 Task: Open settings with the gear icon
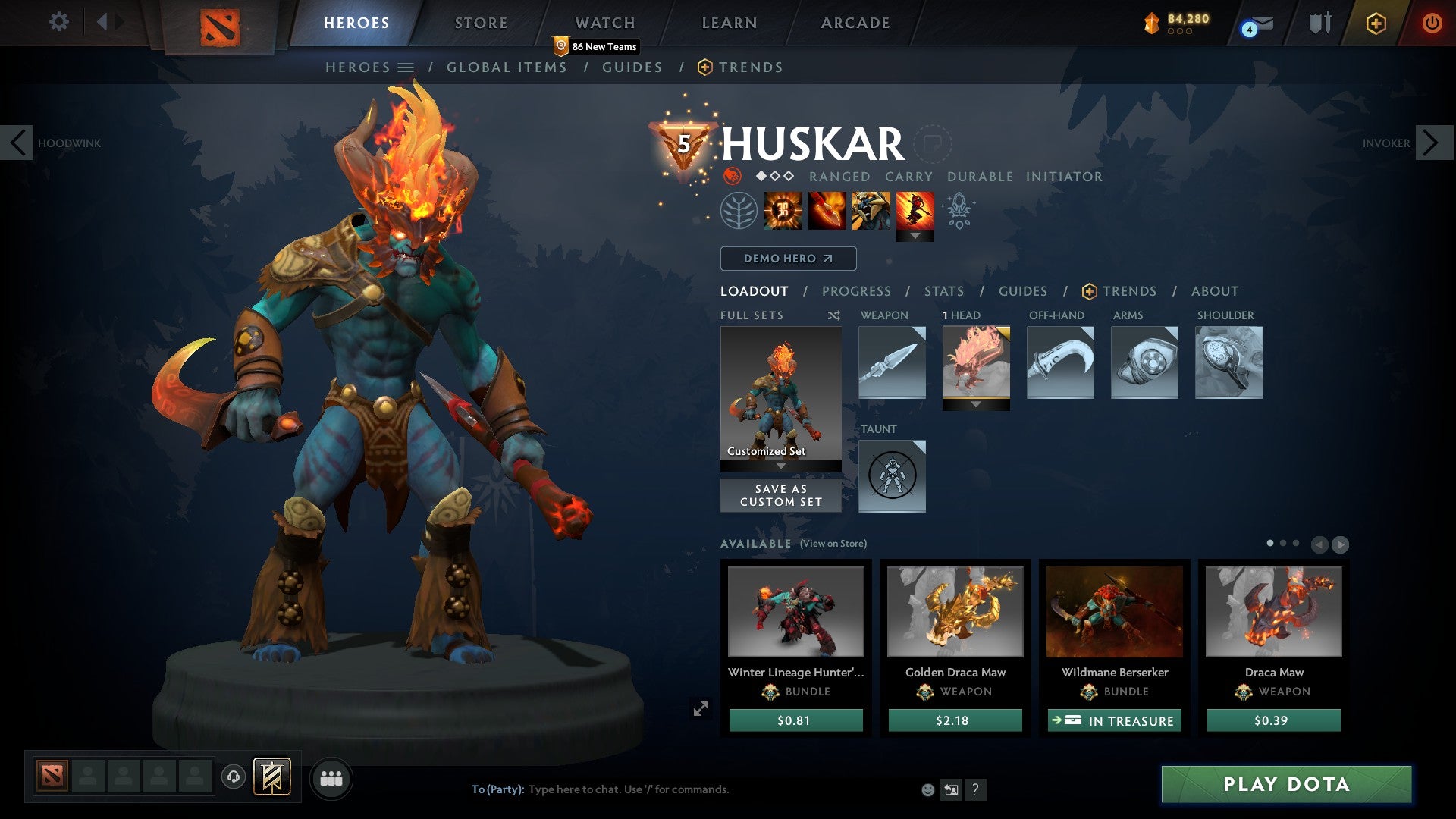[x=58, y=22]
